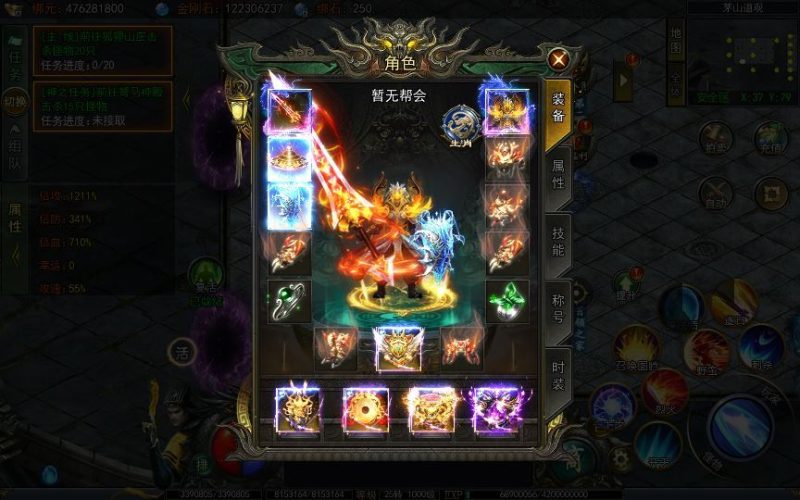The height and width of the screenshot is (500, 800).
Task: Inspect the green ring equipment slot
Action: 289,299
